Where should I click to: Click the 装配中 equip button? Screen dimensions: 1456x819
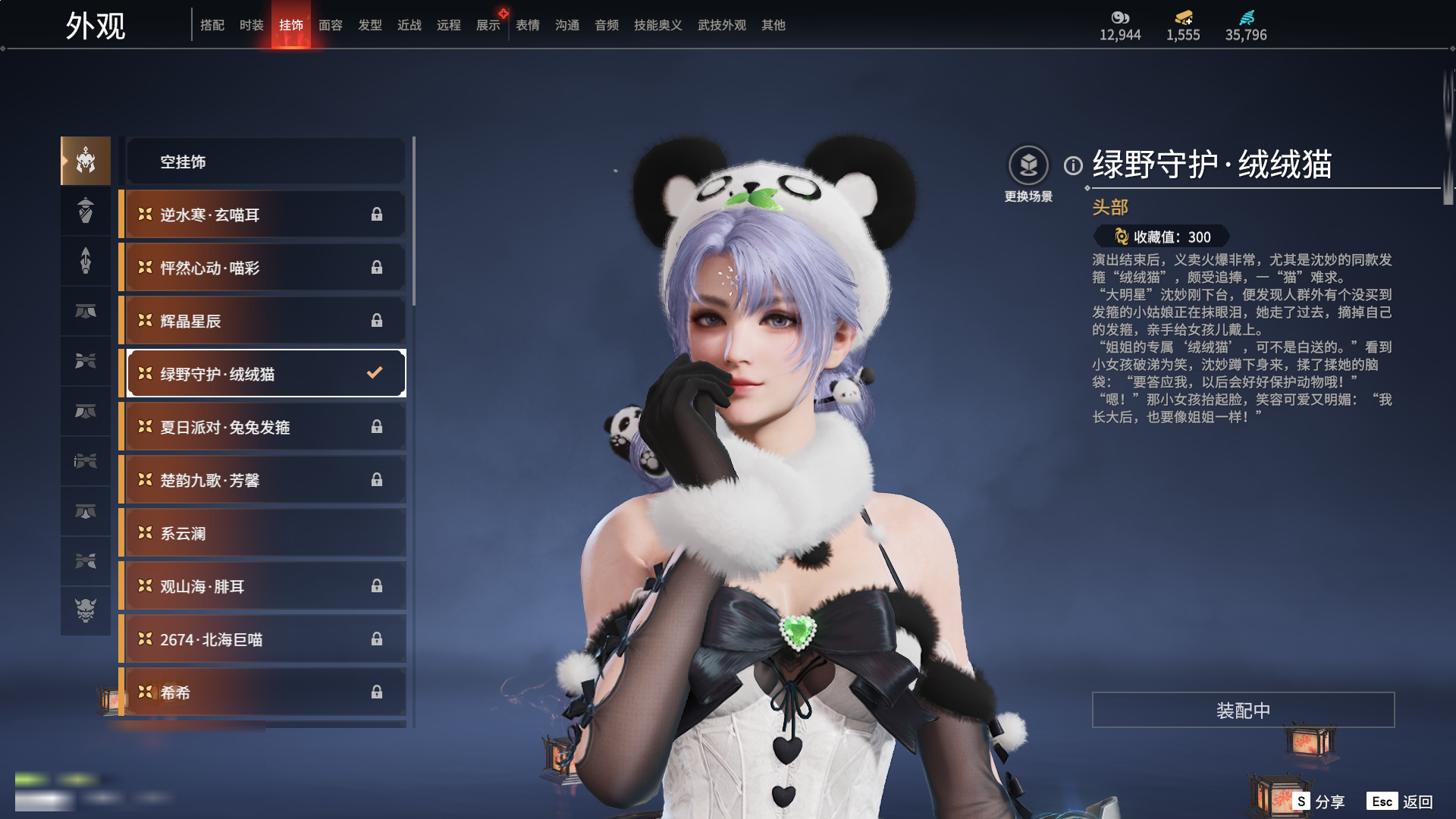pos(1243,710)
